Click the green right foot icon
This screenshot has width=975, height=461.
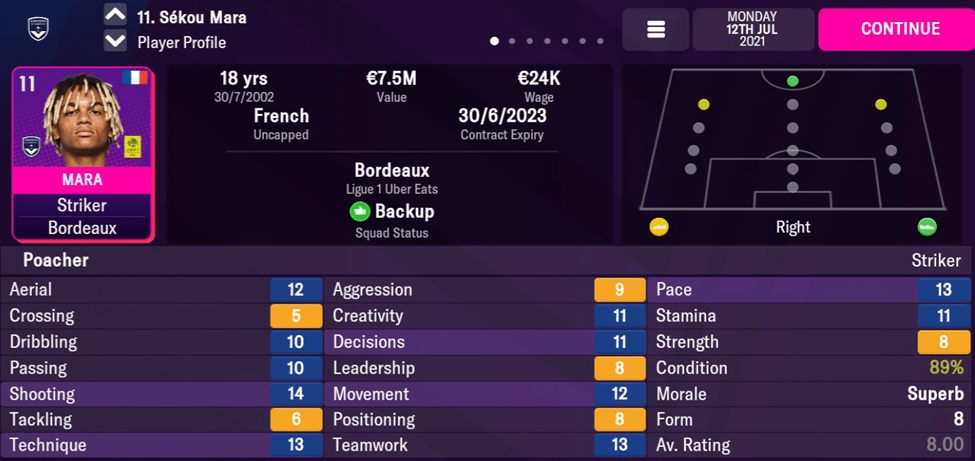927,227
